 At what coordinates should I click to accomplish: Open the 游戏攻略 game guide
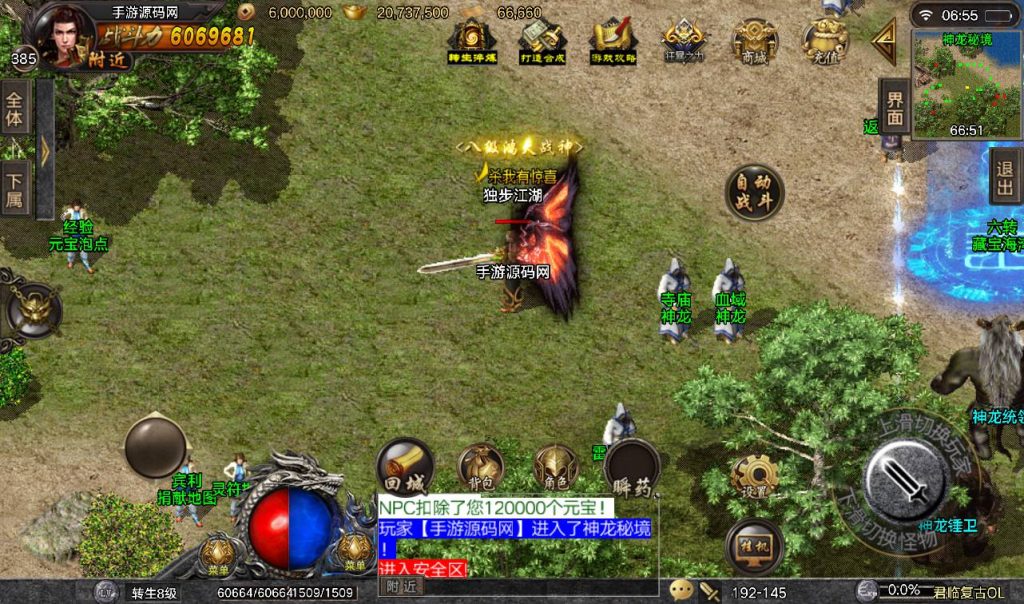612,42
